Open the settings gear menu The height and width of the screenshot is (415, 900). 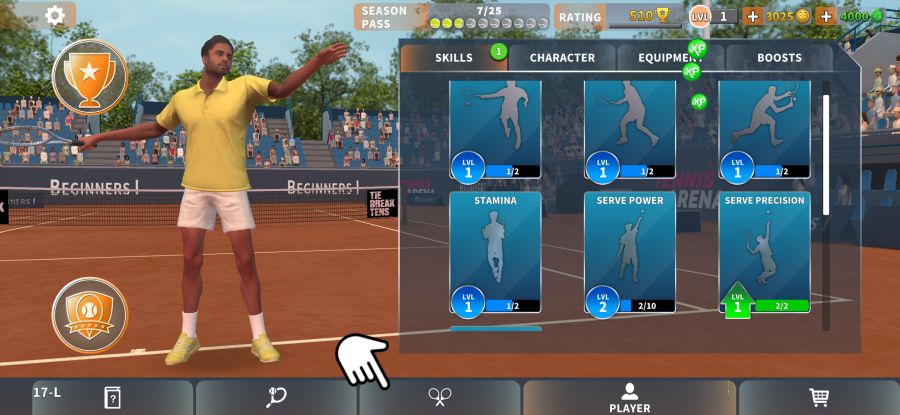[55, 15]
